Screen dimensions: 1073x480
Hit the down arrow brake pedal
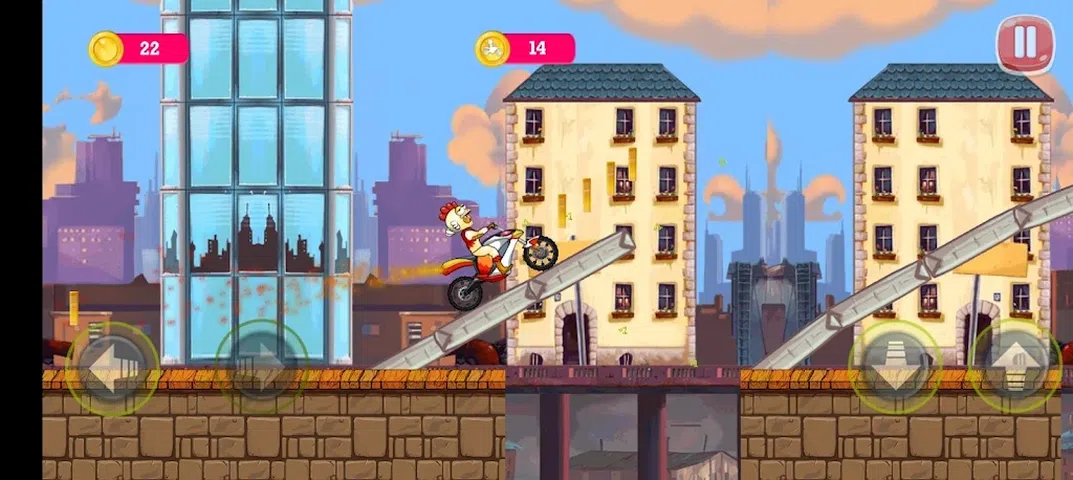(x=895, y=366)
